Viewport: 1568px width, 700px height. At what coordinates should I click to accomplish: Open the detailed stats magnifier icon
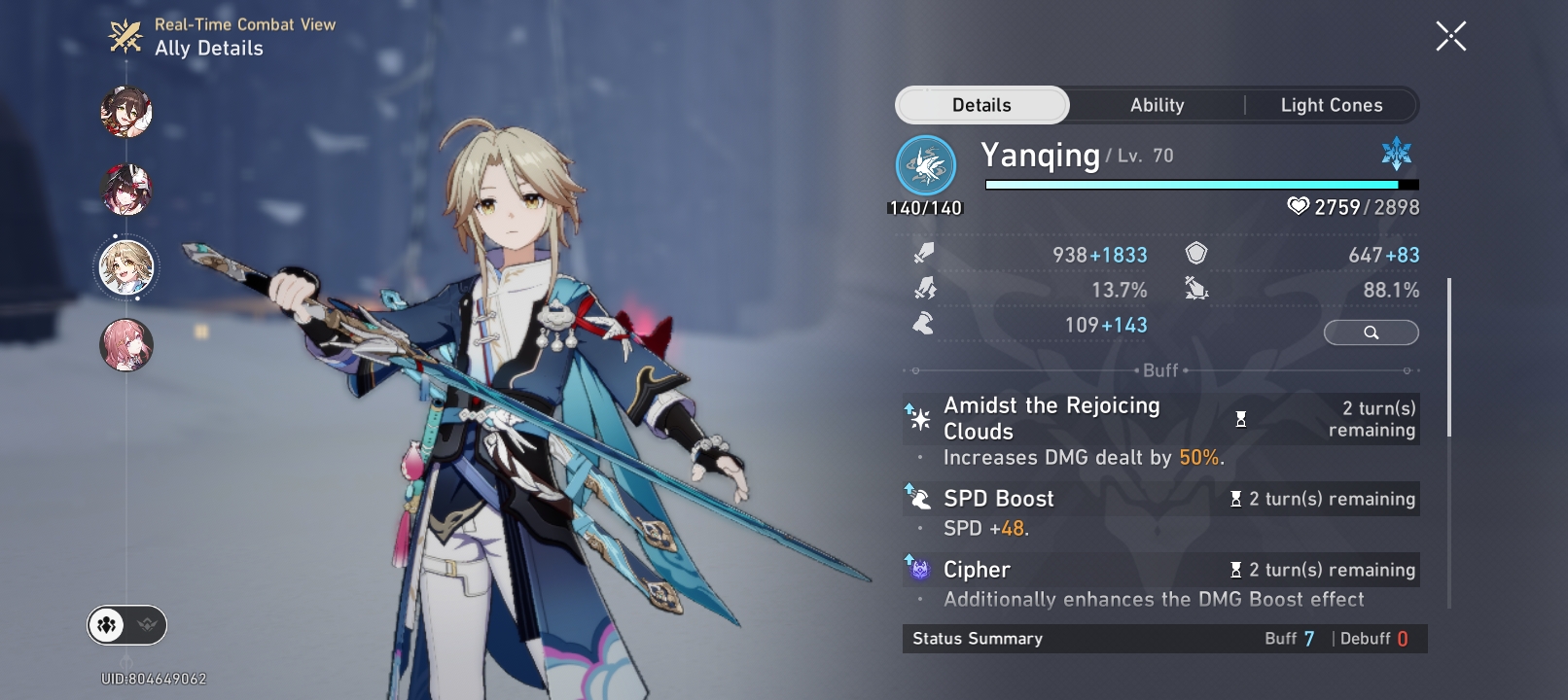pos(1371,332)
